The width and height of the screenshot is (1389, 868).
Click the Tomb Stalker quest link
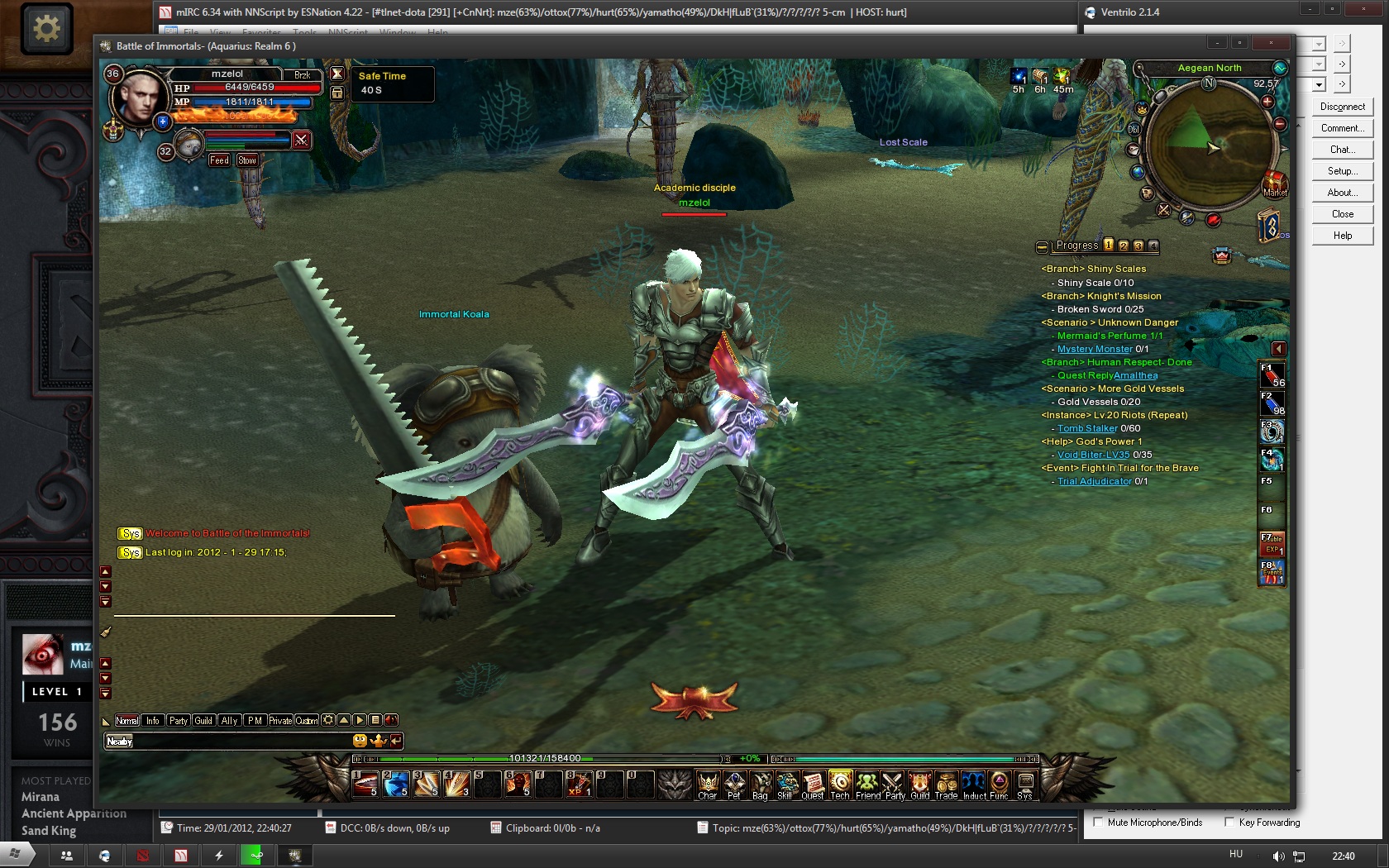pos(1087,428)
